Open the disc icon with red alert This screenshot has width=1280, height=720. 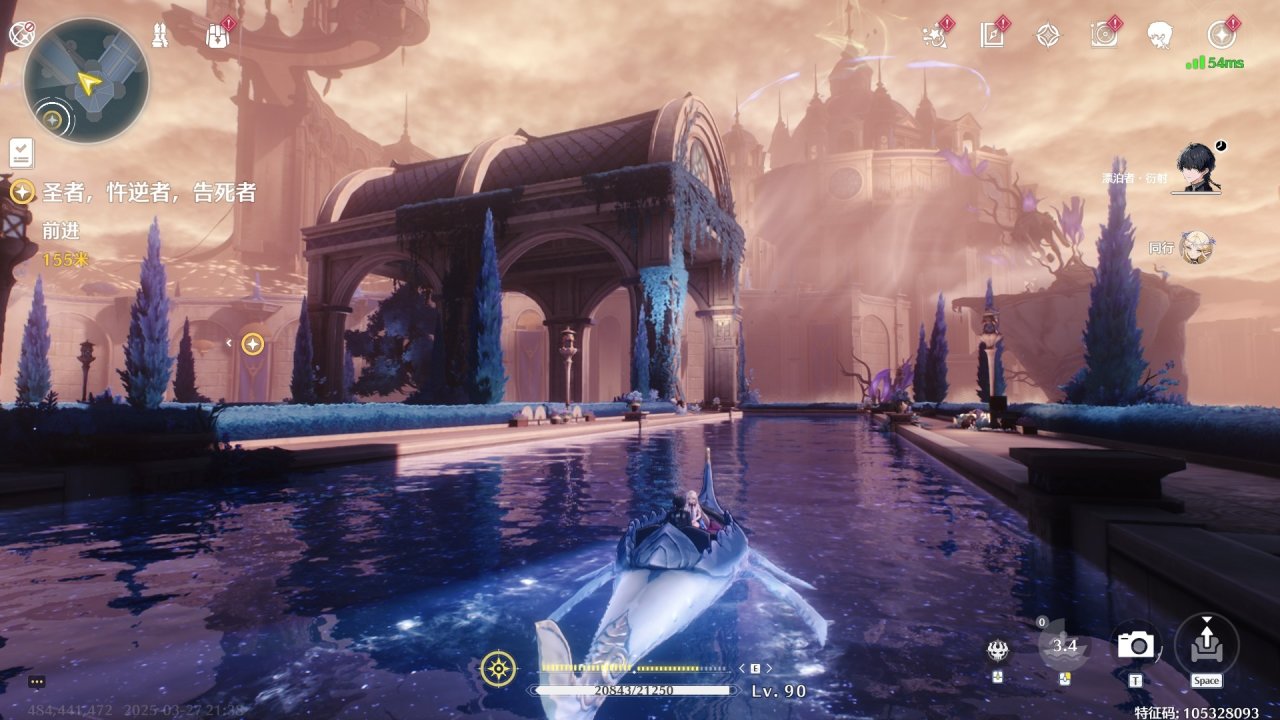1104,35
